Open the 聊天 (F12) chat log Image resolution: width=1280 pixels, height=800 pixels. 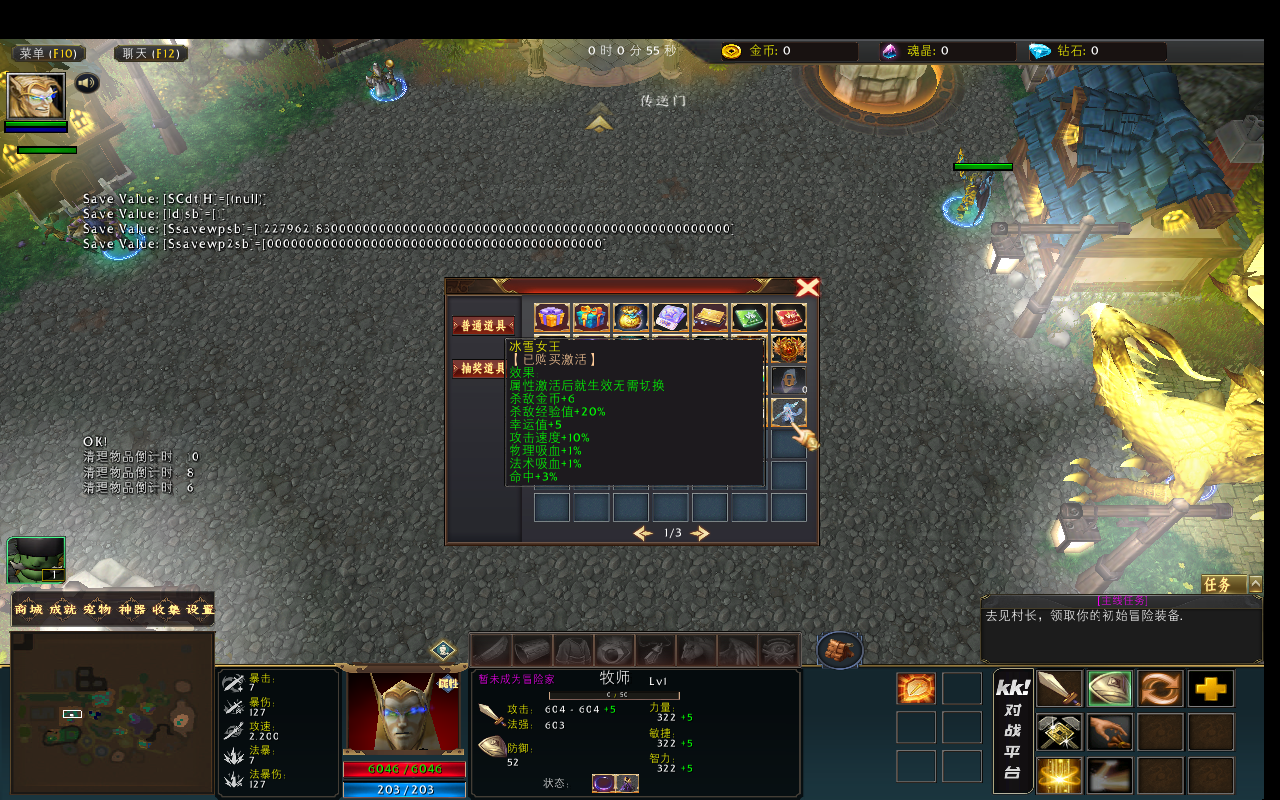pos(151,53)
